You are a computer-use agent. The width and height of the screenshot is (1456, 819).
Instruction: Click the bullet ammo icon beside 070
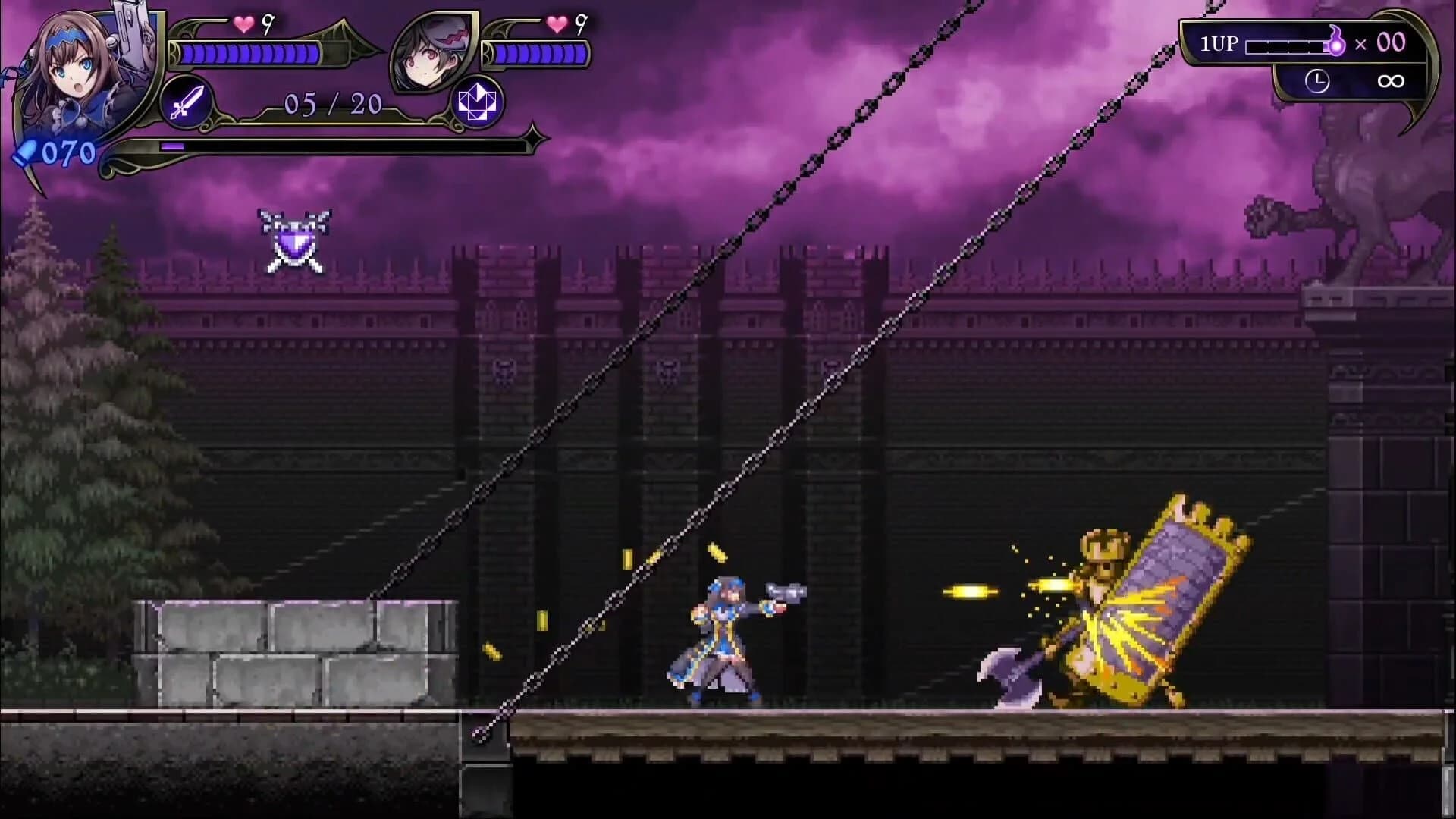pyautogui.click(x=27, y=152)
